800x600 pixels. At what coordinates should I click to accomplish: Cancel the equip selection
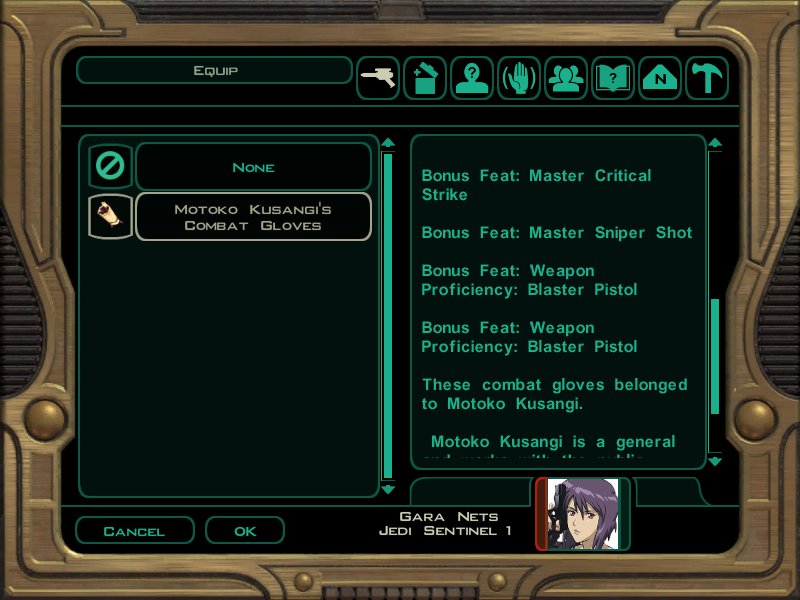tap(134, 531)
